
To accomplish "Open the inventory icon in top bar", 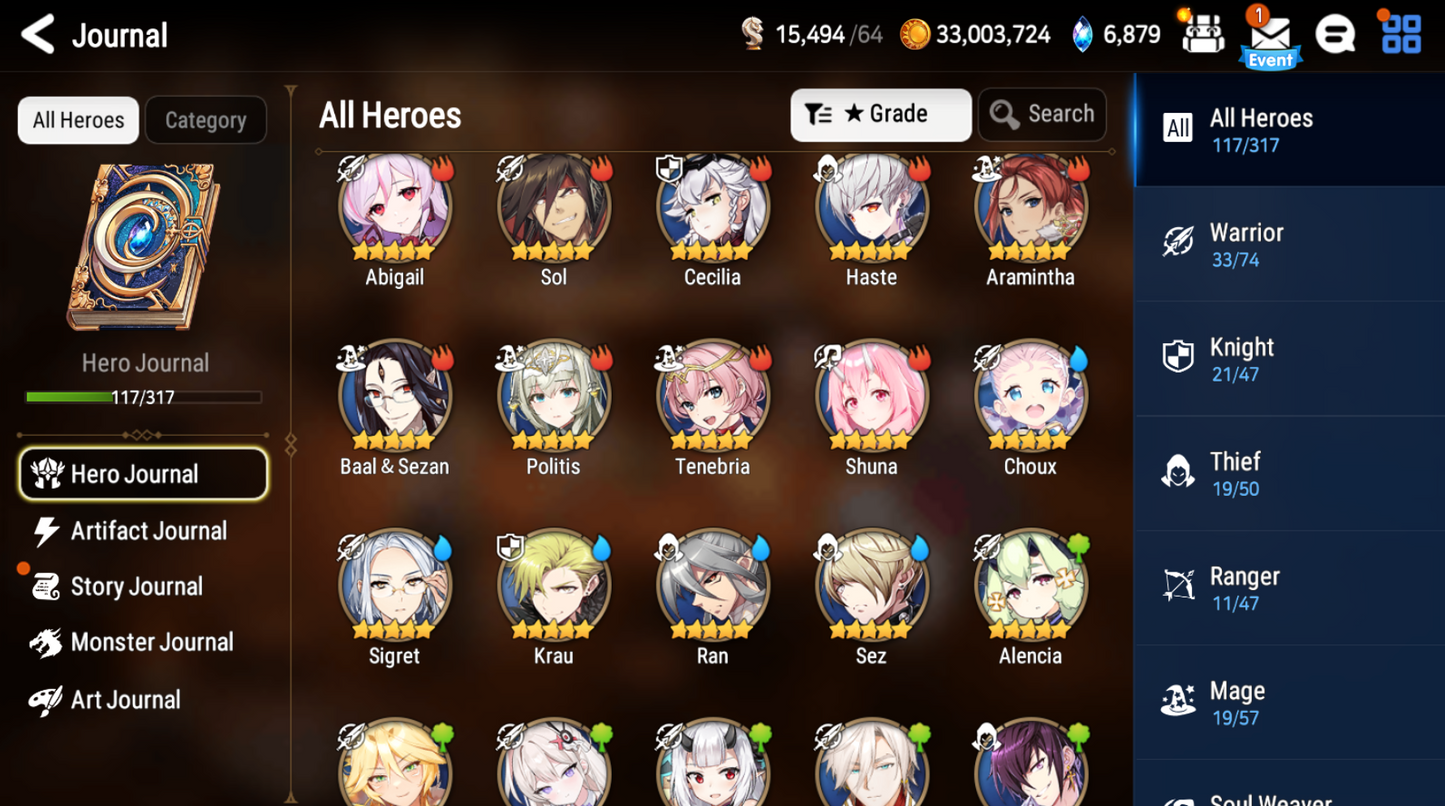I will pos(1203,33).
